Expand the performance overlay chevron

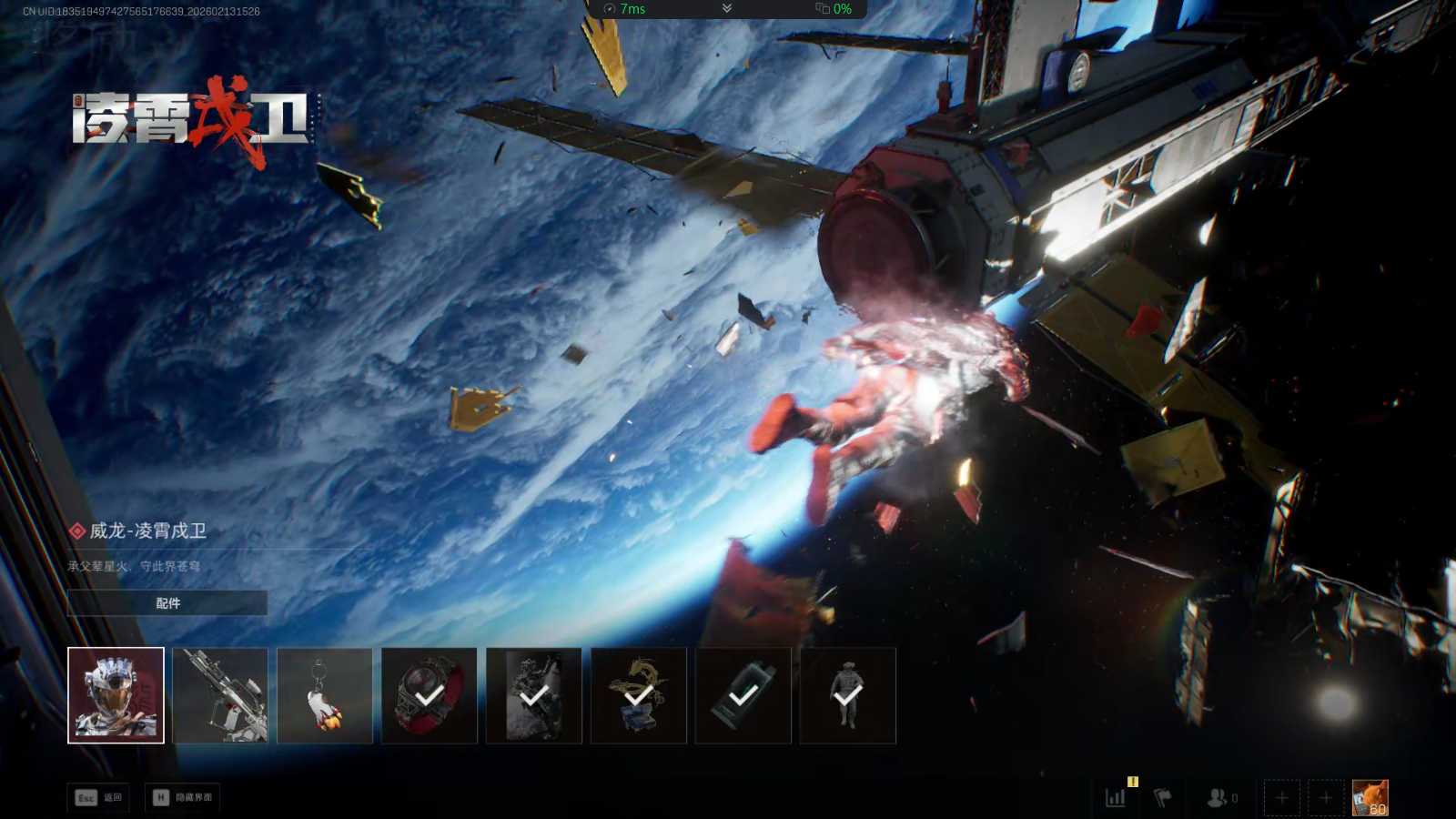coord(726,8)
